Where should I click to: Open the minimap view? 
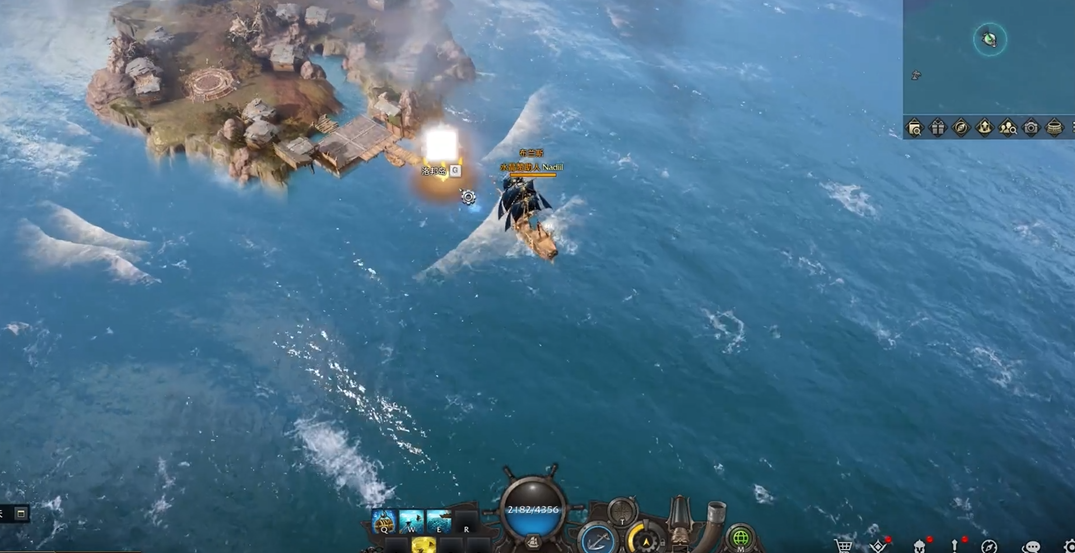tap(988, 55)
